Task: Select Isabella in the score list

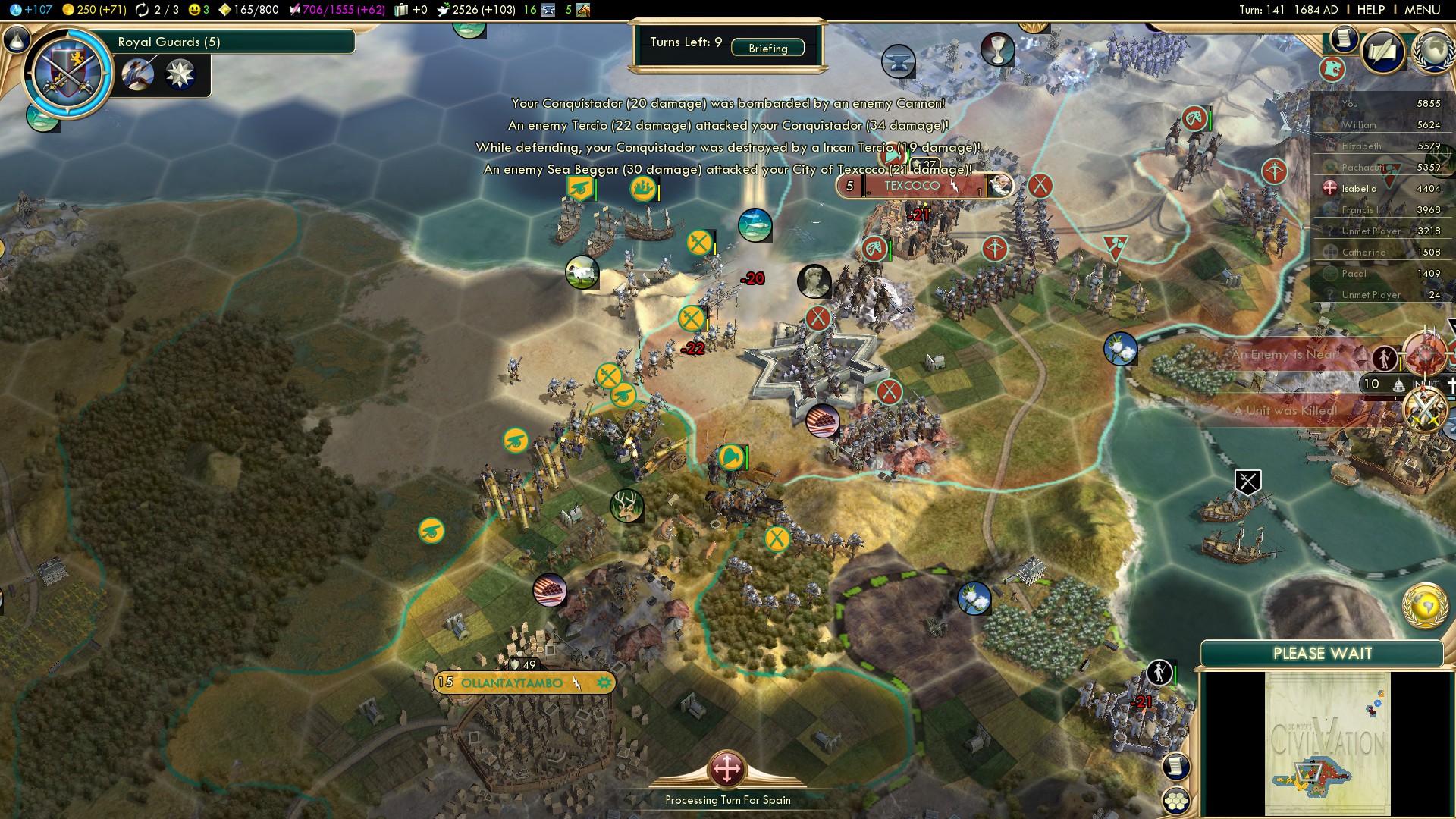Action: [x=1359, y=188]
